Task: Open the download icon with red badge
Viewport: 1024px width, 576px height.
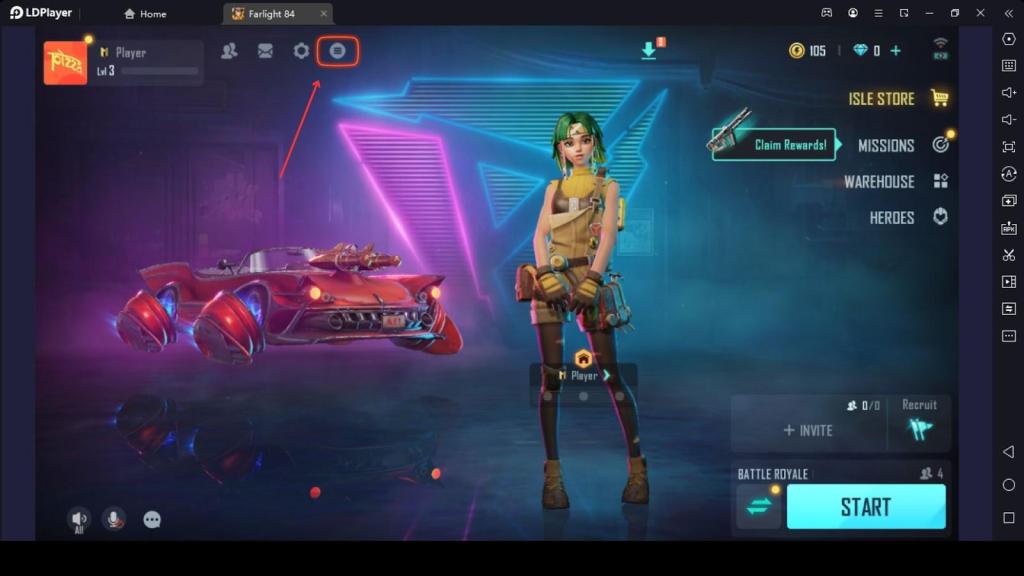Action: click(x=649, y=50)
